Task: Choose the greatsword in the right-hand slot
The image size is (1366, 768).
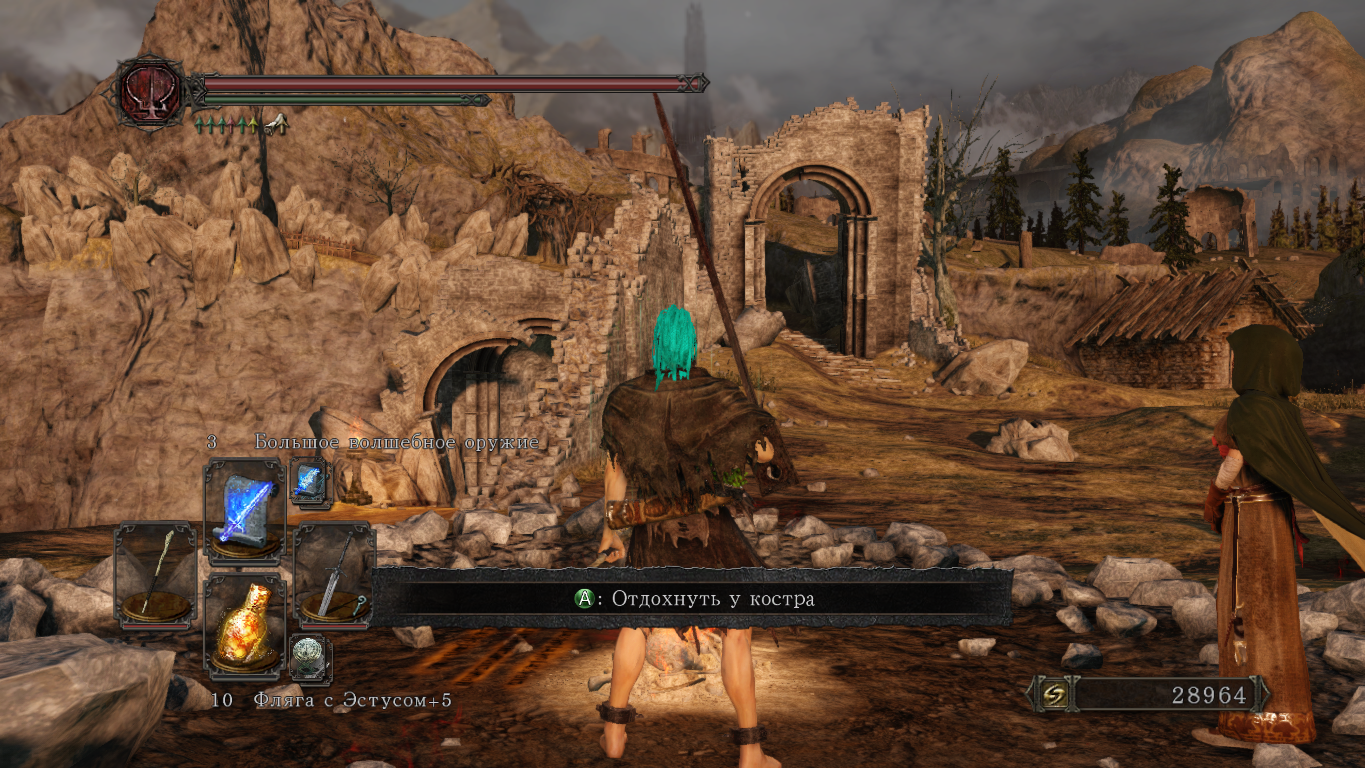Action: (335, 573)
